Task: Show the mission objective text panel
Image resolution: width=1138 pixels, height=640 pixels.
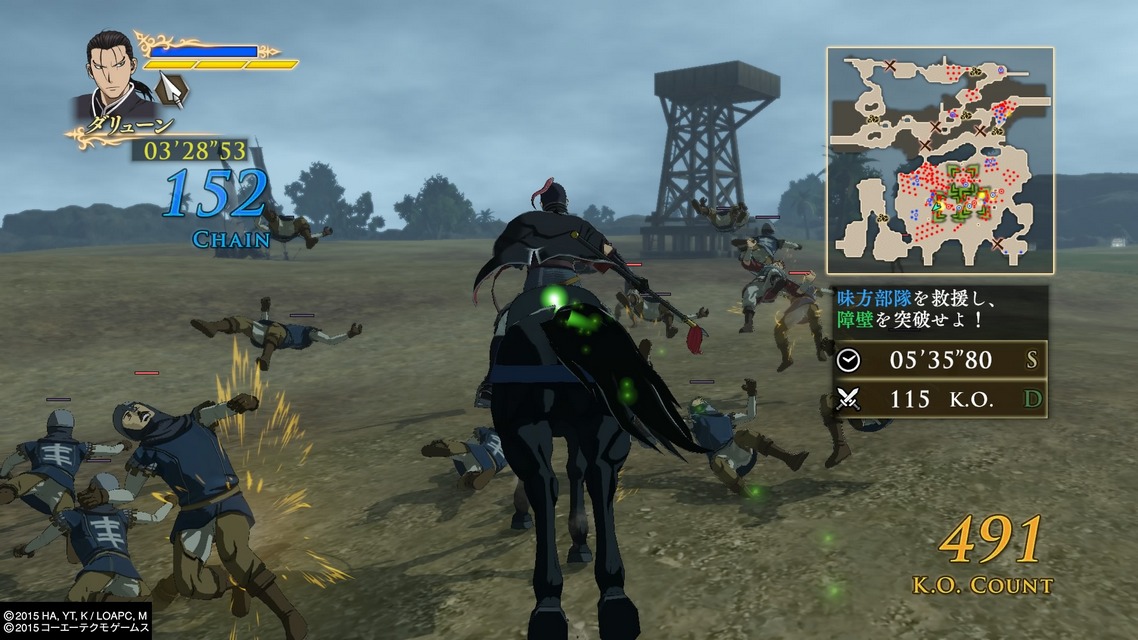Action: click(x=939, y=310)
